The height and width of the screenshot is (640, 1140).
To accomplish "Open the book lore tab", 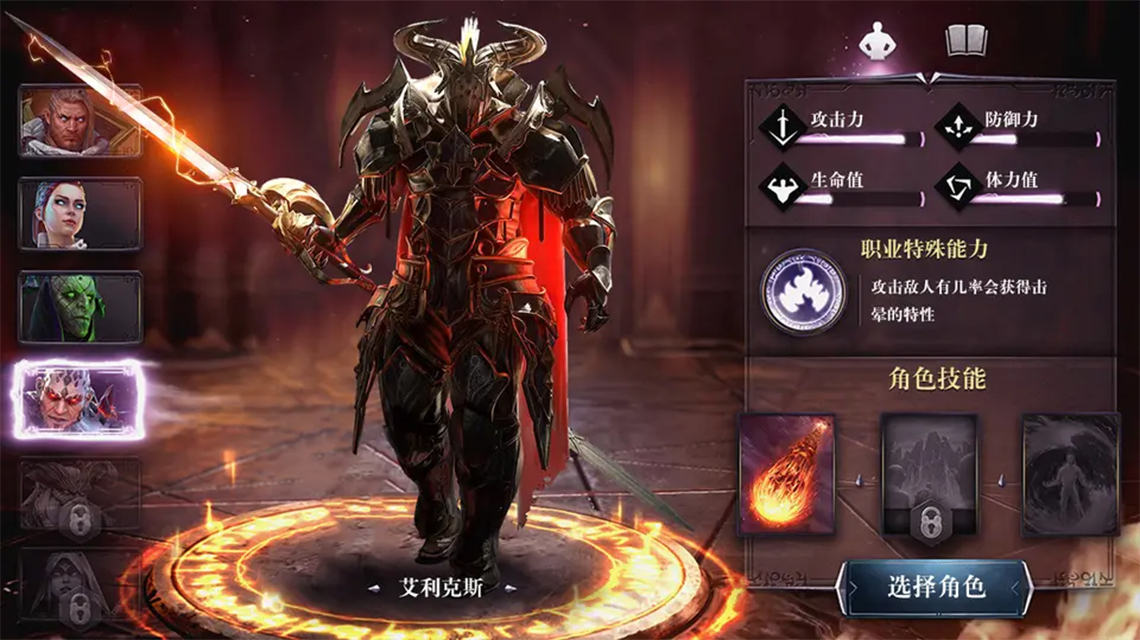I will (x=966, y=41).
